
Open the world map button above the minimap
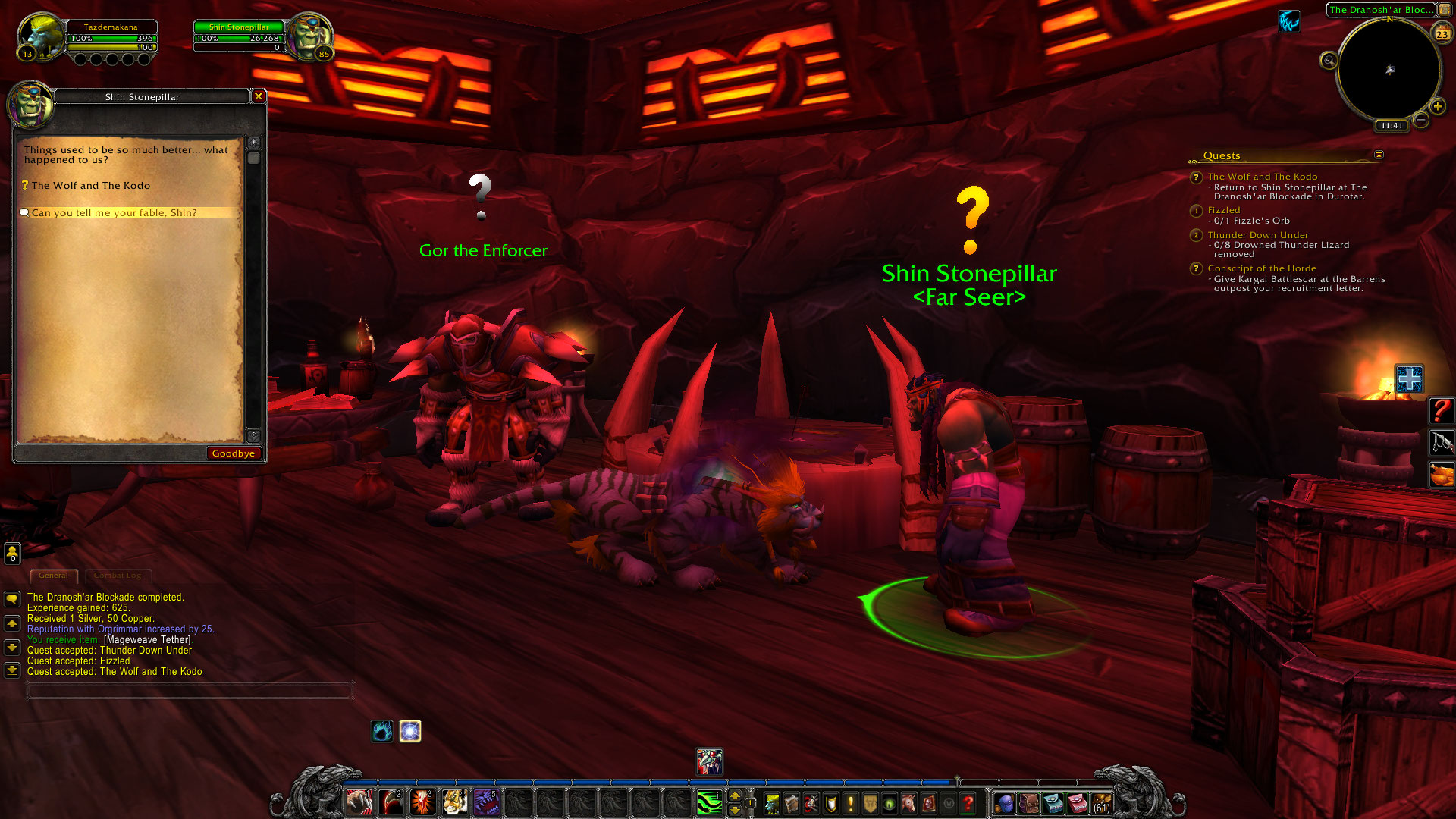[1445, 10]
